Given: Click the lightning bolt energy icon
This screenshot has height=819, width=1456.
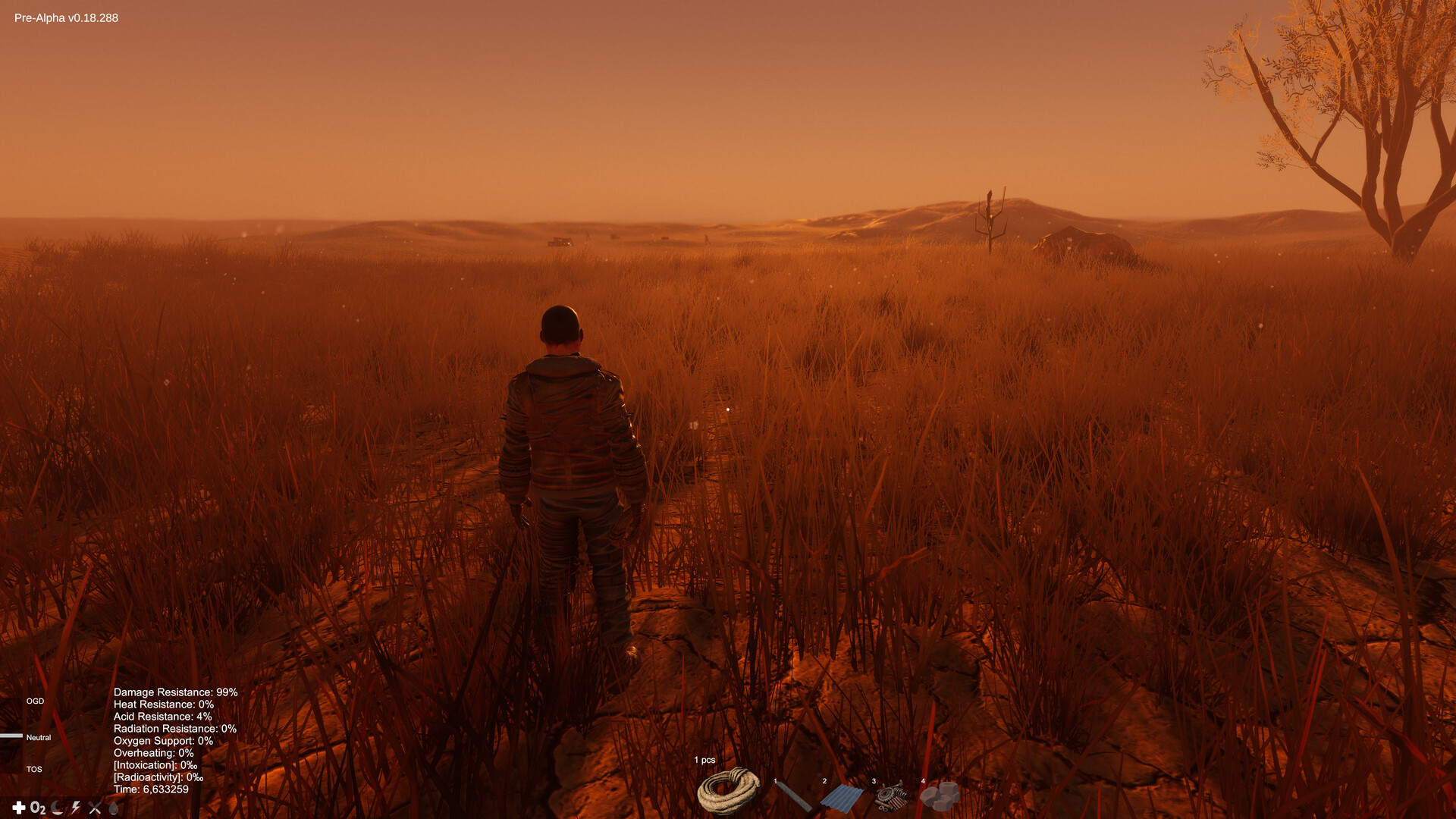Looking at the screenshot, I should pos(76,808).
